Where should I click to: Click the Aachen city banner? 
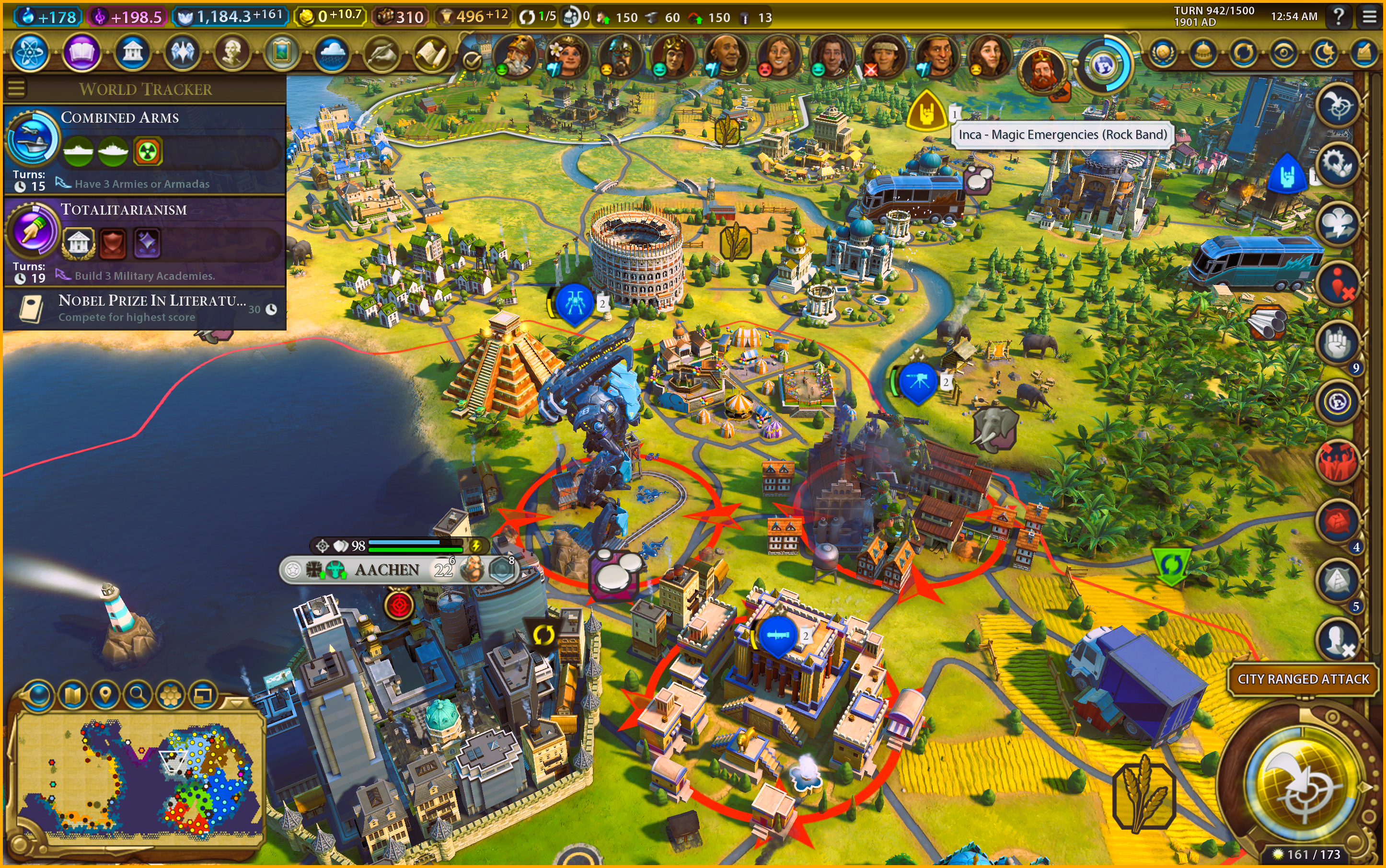(387, 570)
